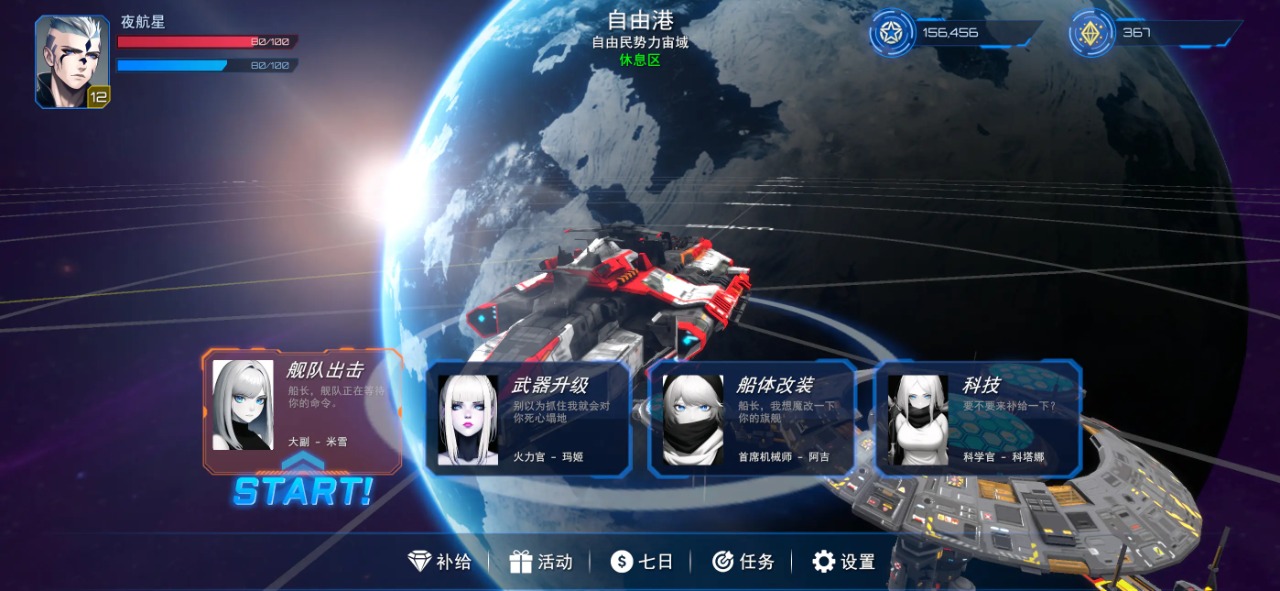Screen dimensions: 1280x591
Task: Open the 活动 events menu
Action: point(541,562)
